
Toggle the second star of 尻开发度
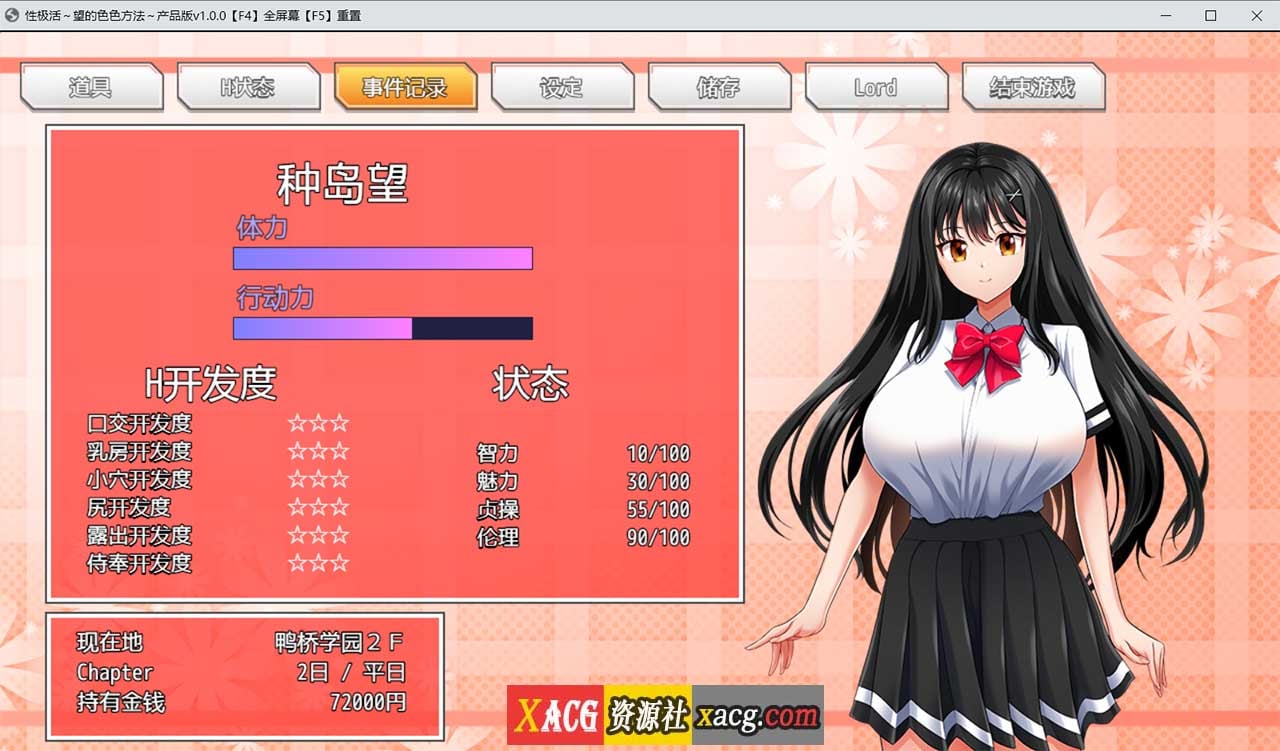coord(318,508)
